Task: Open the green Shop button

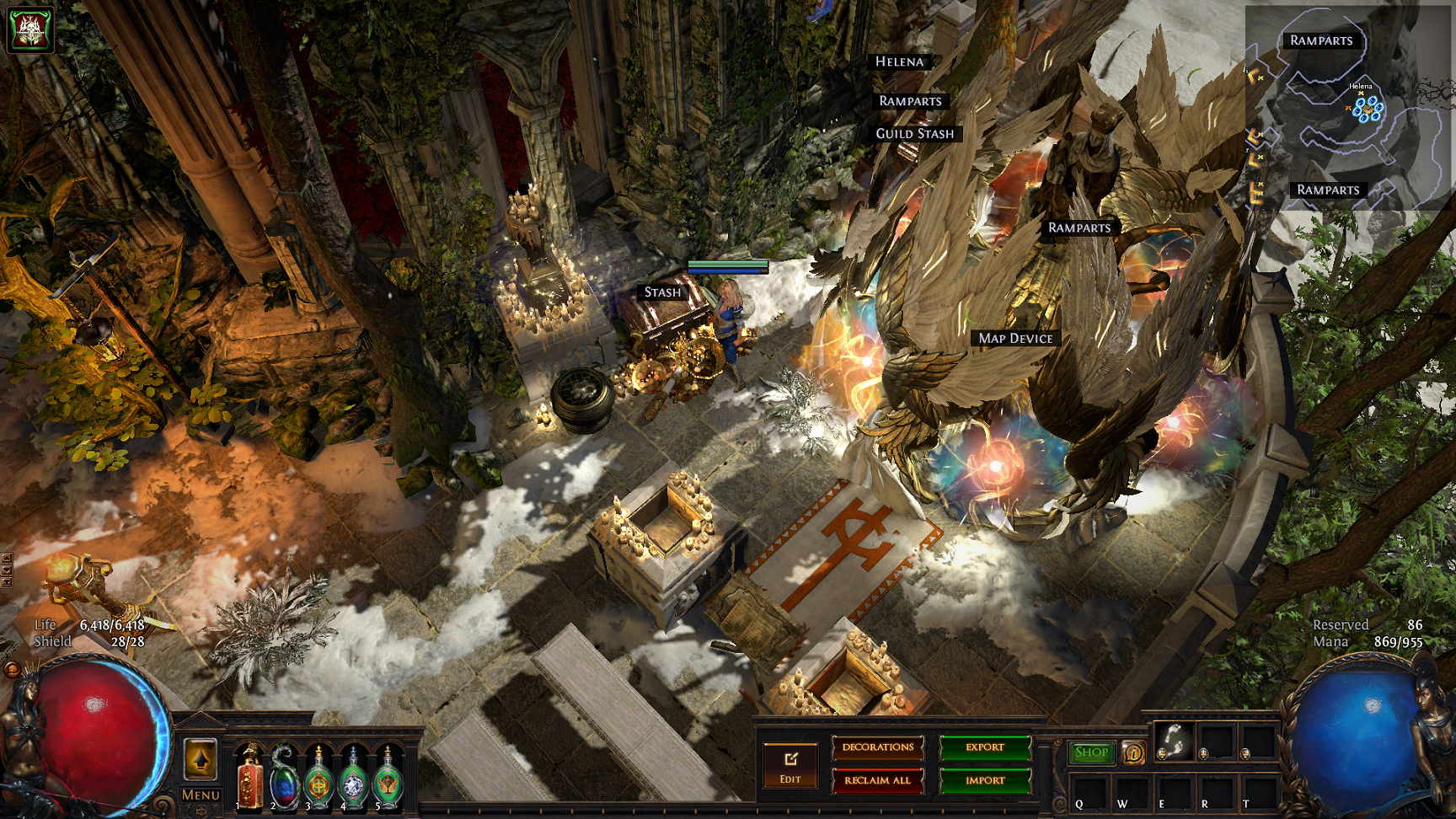Action: coord(1091,752)
